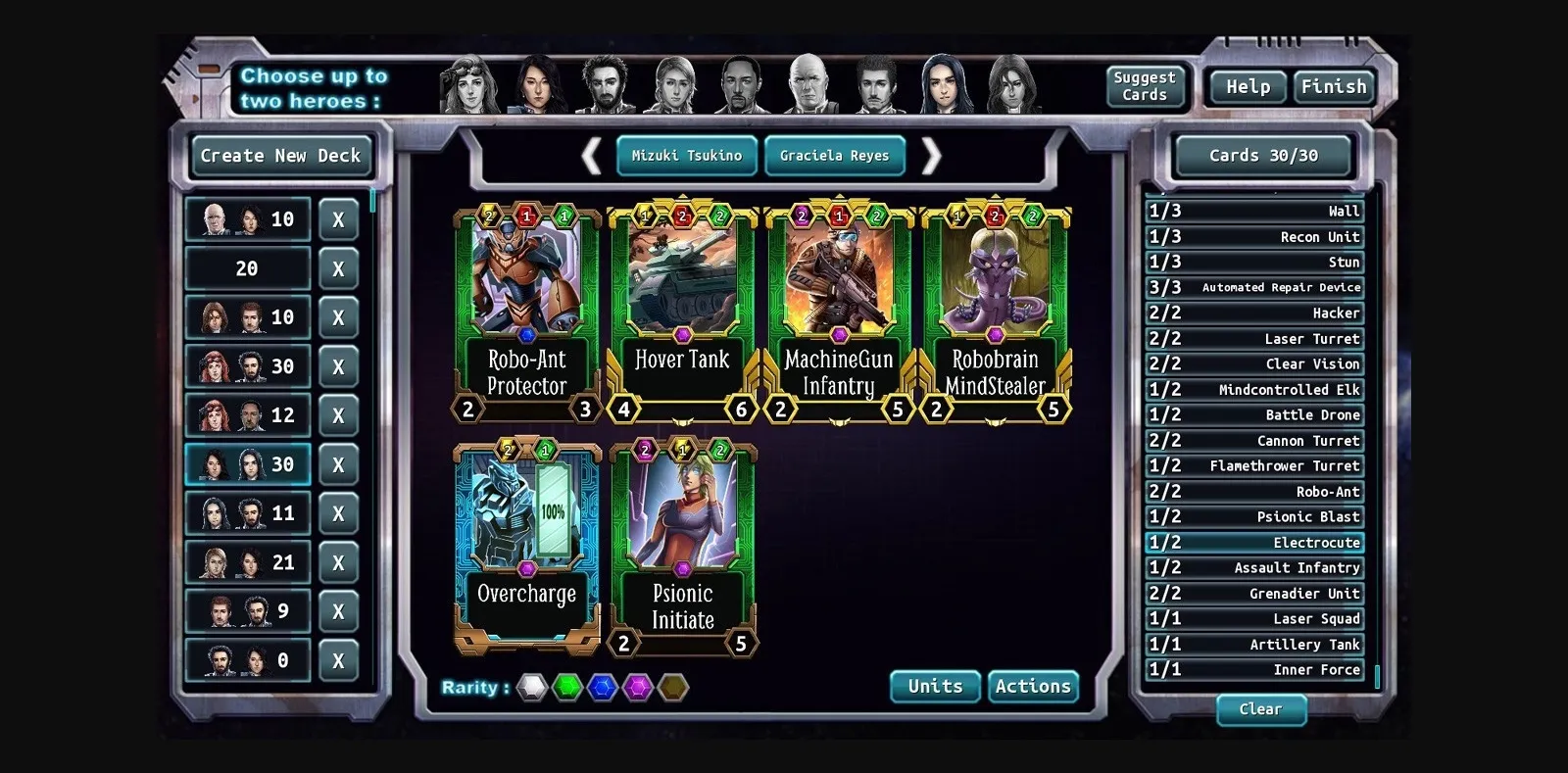Switch to the Graciela Reyes hero tab
This screenshot has height=773, width=1568.
coord(834,155)
